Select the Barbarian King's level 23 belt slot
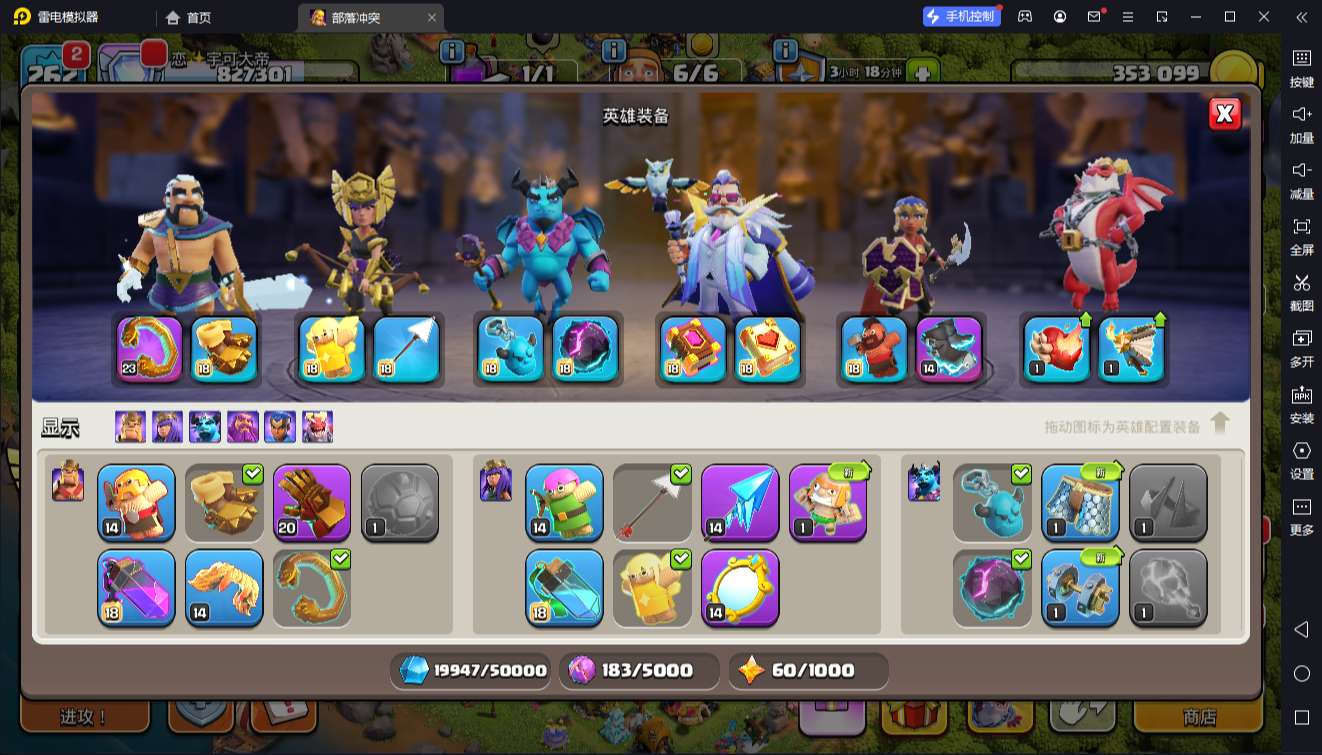1322x755 pixels. pos(150,349)
